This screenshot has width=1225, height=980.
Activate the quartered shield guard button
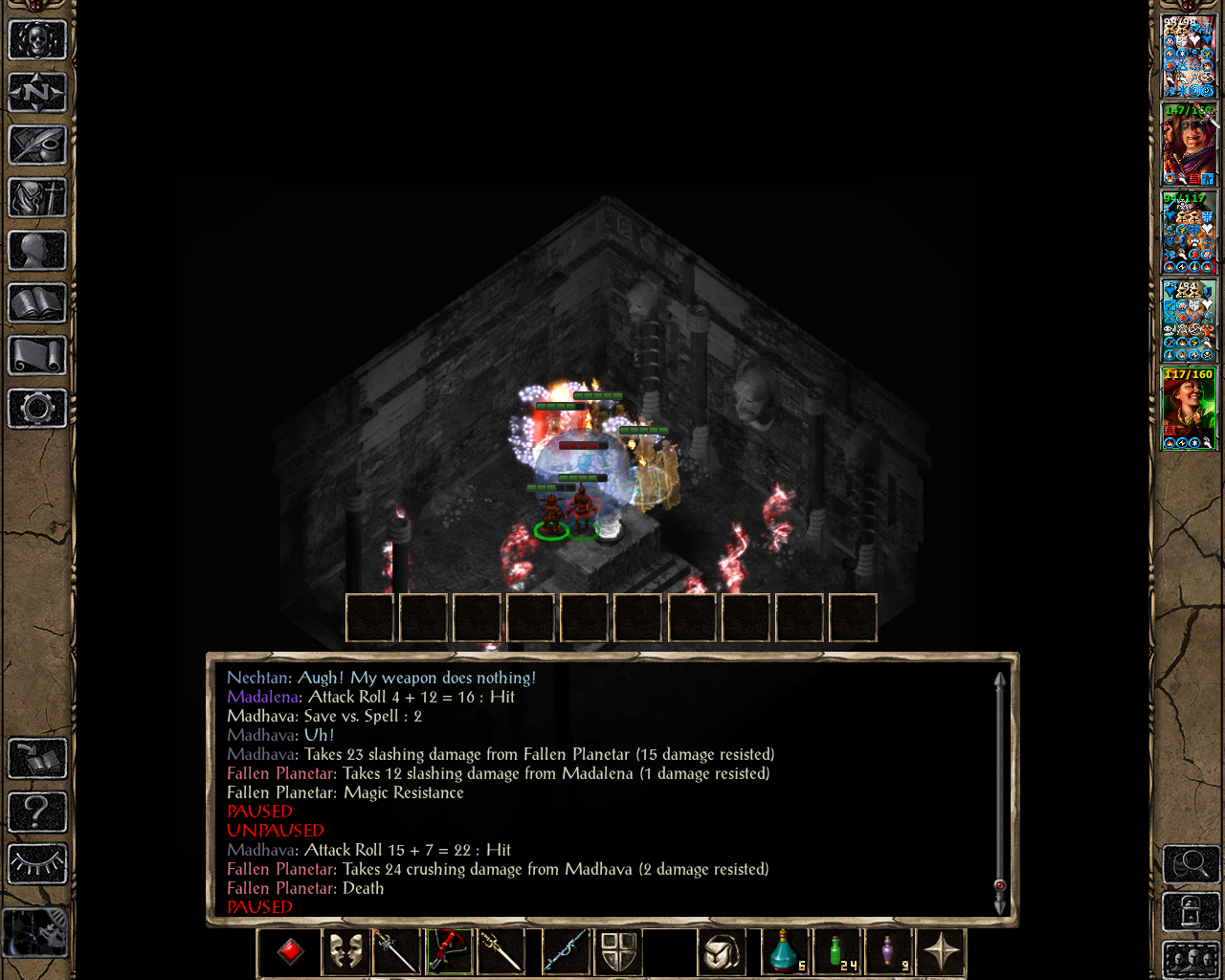[618, 951]
